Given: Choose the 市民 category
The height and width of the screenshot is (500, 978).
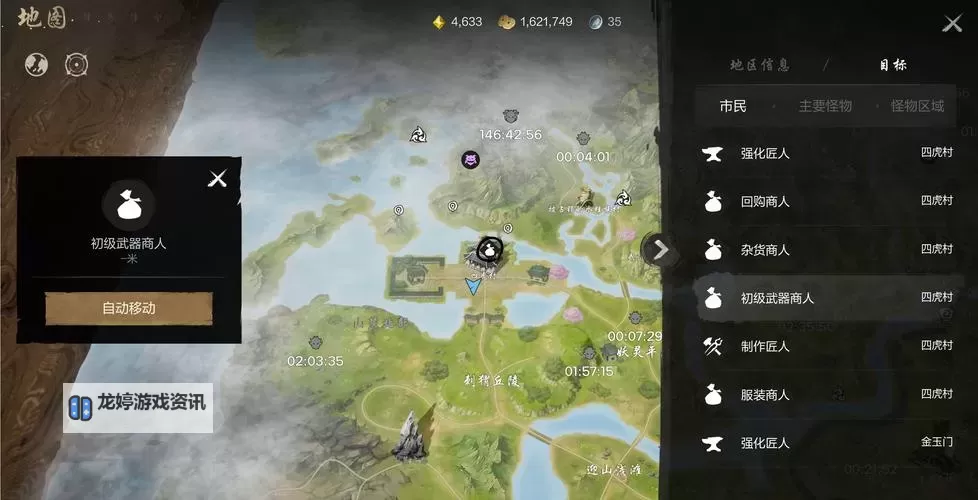Looking at the screenshot, I should point(733,106).
